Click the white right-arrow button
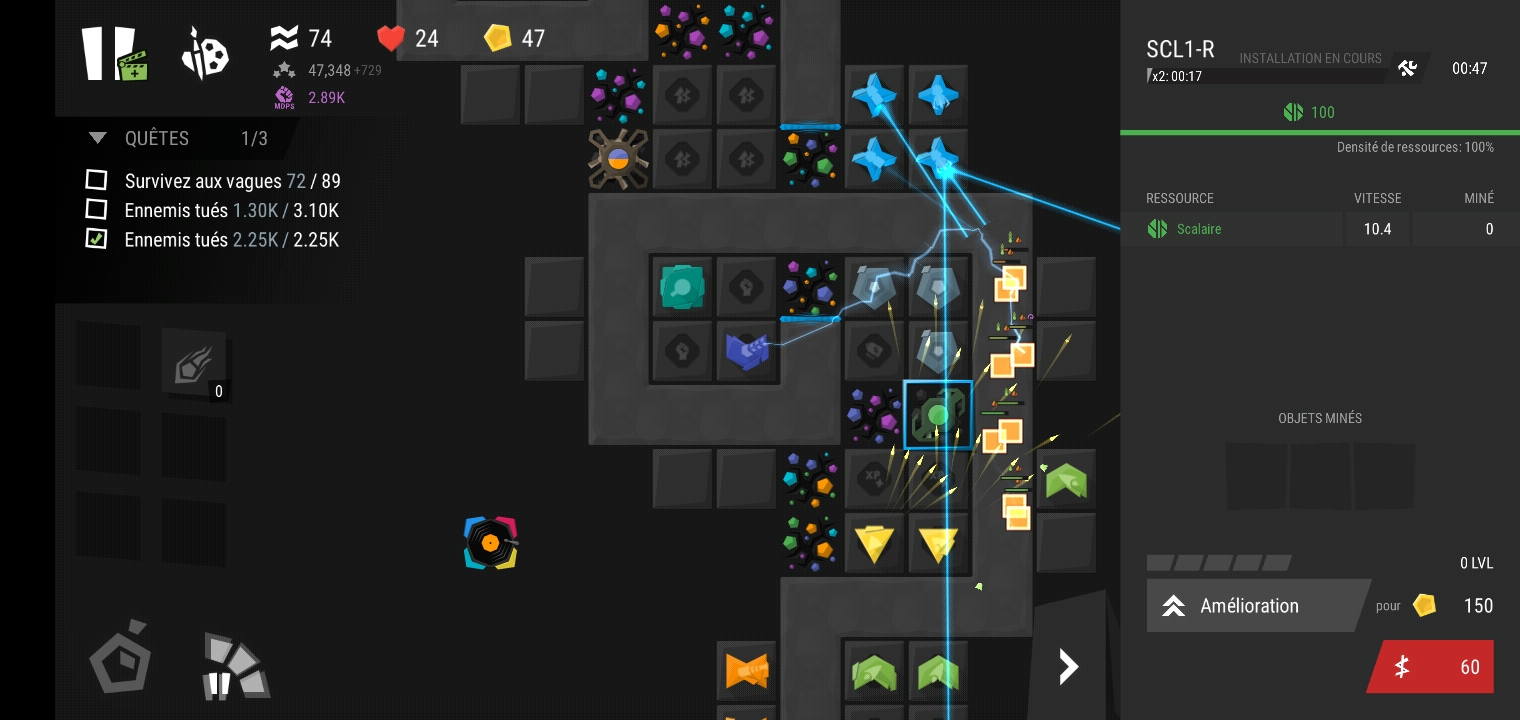Screen dimensions: 1520x720 click(x=1068, y=667)
